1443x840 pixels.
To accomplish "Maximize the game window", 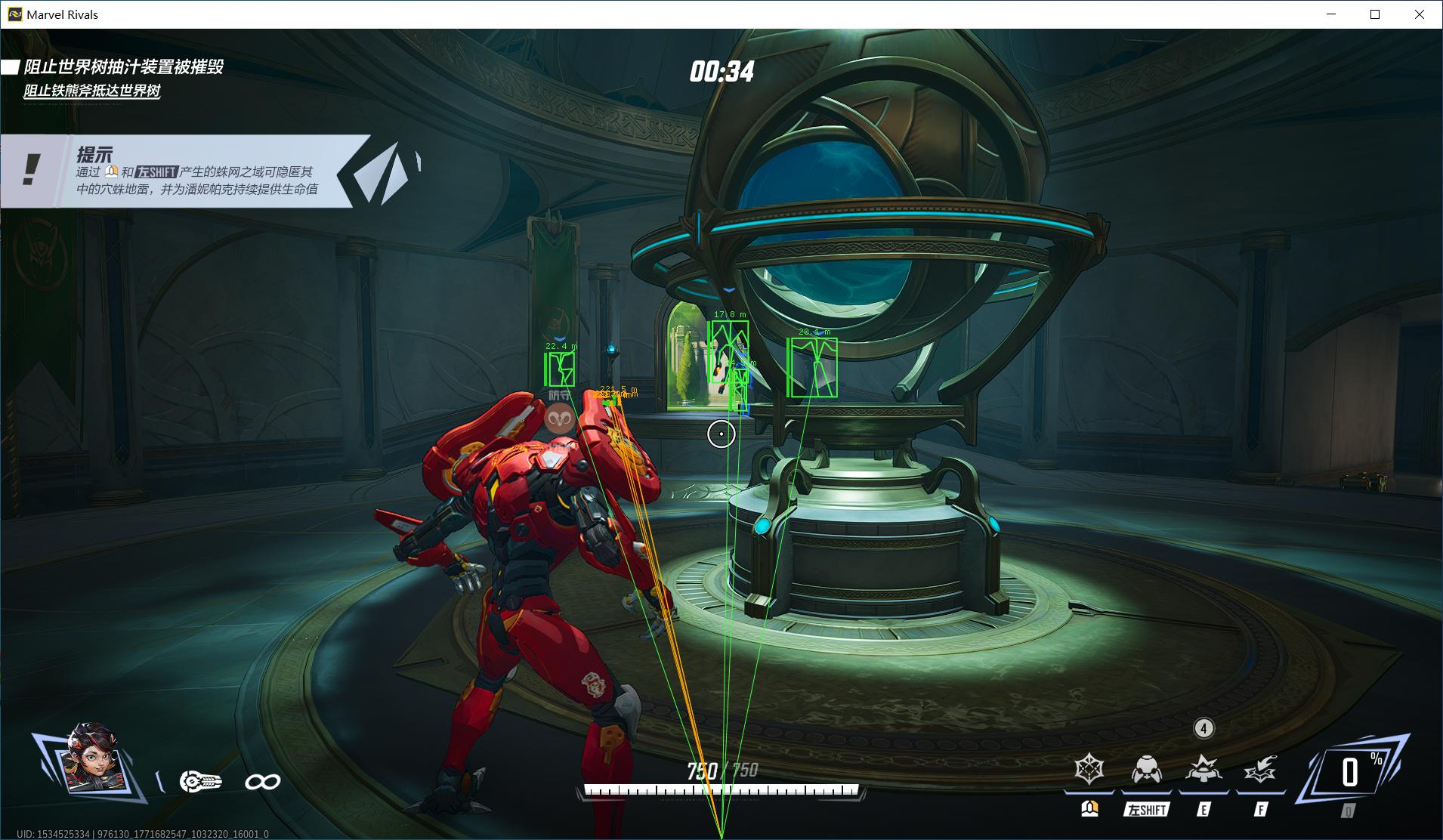I will [x=1375, y=14].
